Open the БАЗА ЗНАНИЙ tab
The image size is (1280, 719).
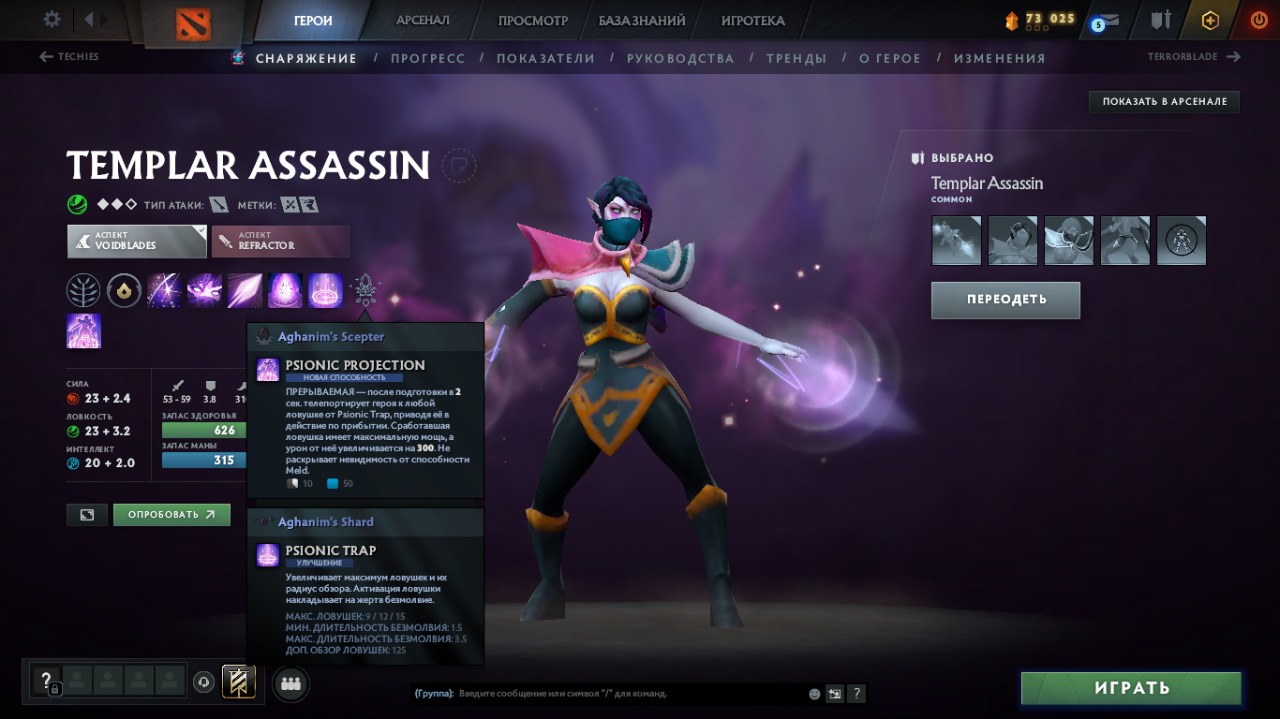tap(642, 20)
